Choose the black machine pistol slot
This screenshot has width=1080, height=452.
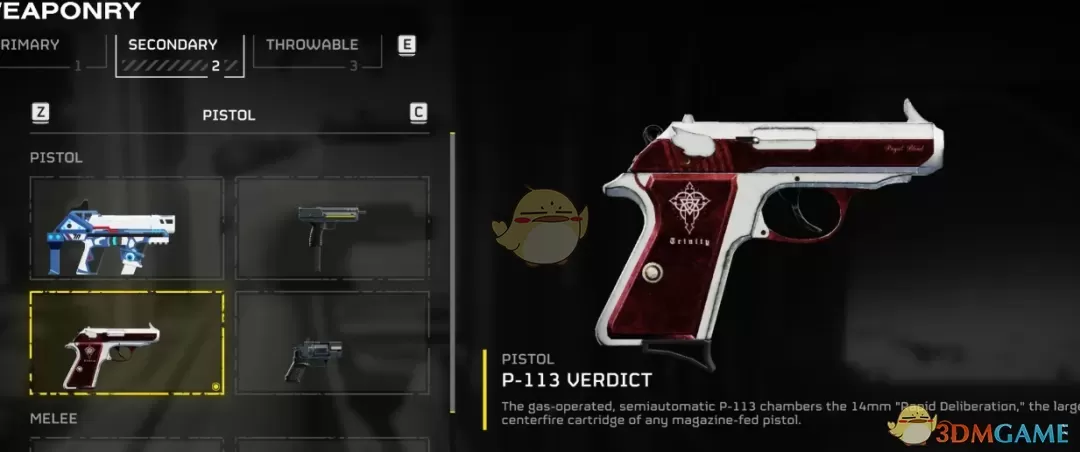(x=332, y=228)
